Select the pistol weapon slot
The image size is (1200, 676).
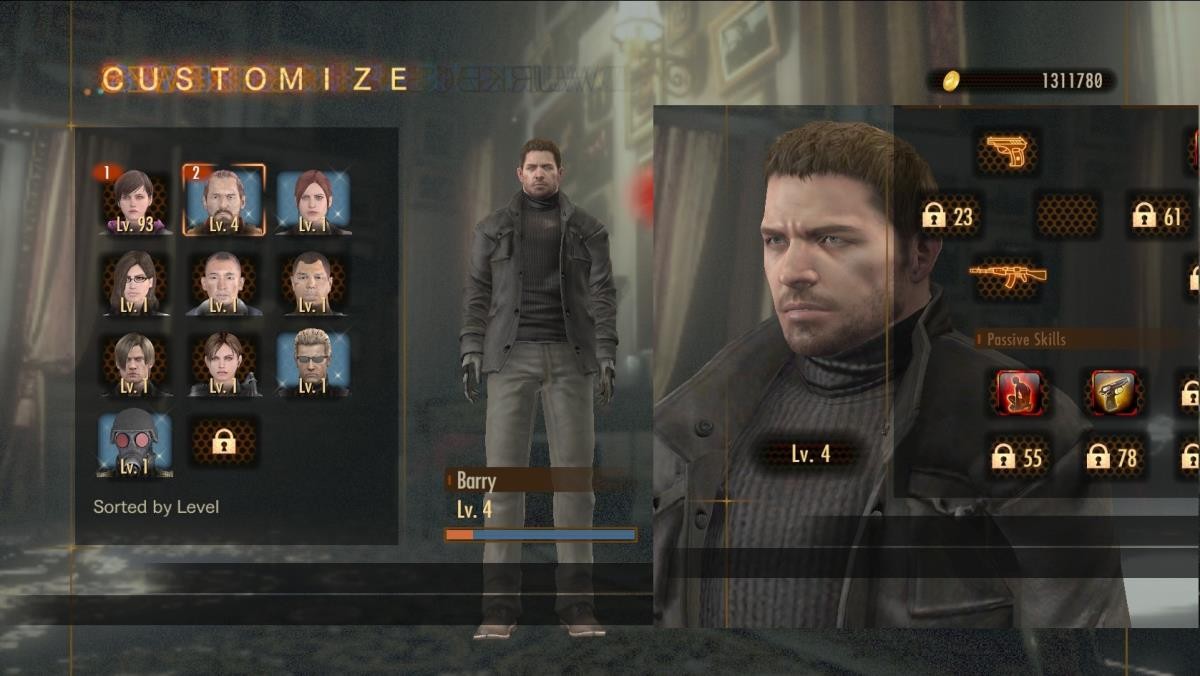(1006, 152)
